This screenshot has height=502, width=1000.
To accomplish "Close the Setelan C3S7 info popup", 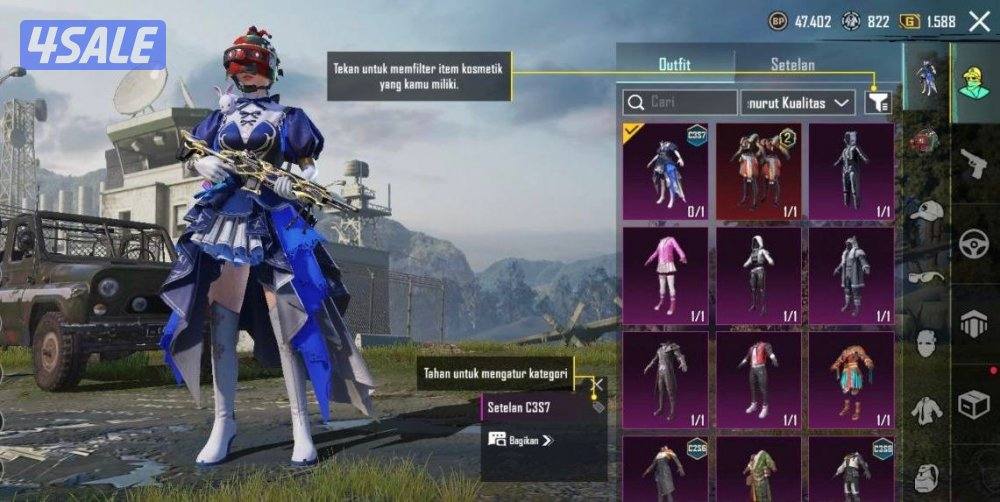I will [597, 384].
